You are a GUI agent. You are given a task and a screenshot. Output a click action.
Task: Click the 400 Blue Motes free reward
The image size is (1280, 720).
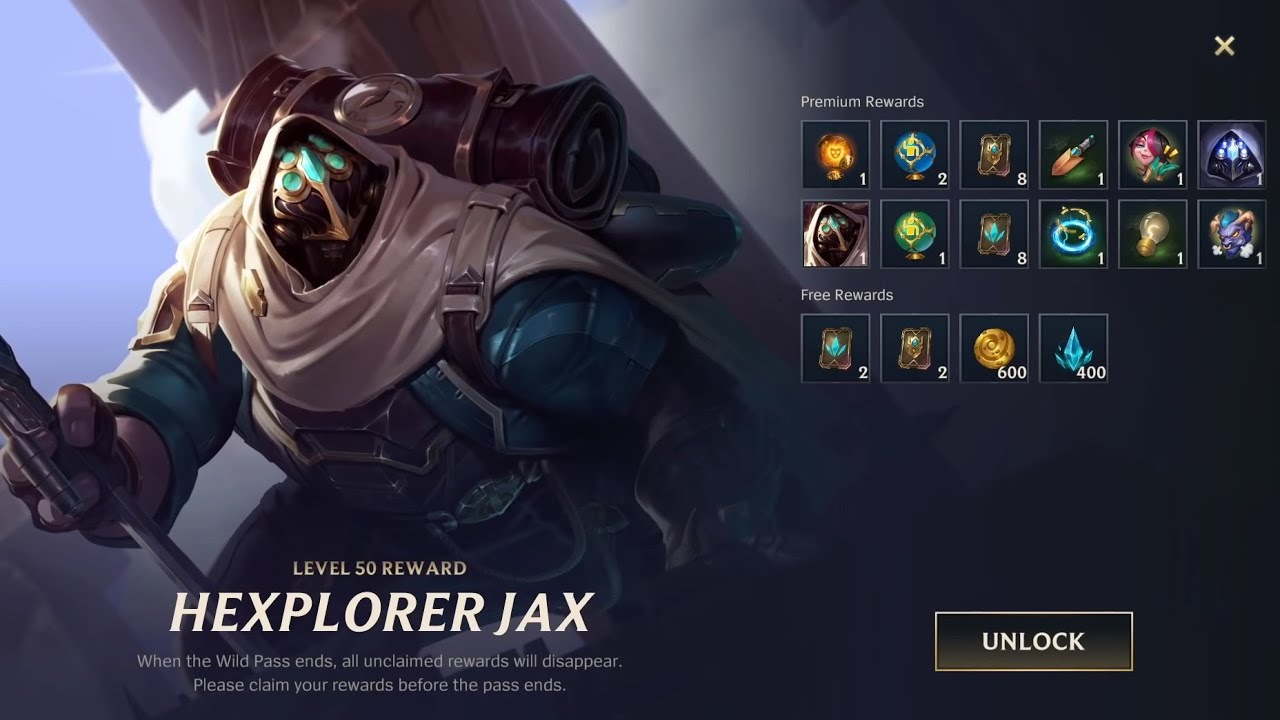pyautogui.click(x=1073, y=348)
